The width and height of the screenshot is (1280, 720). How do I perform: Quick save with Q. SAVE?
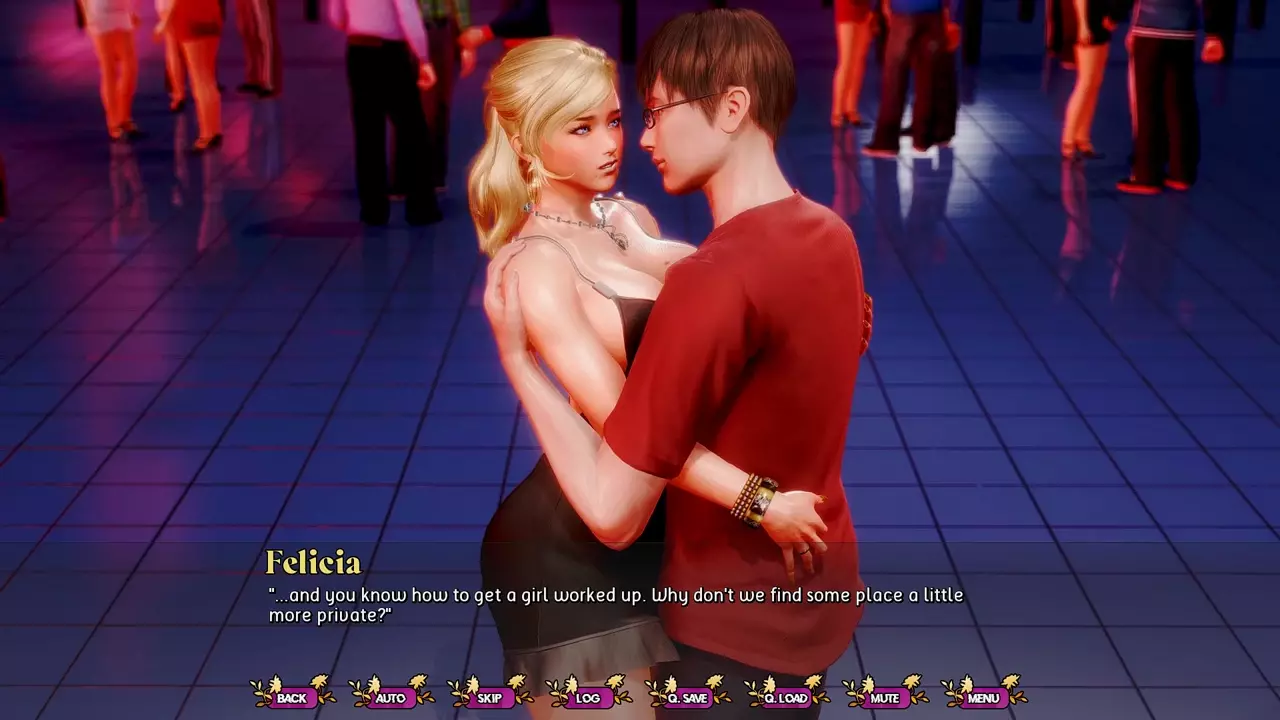click(x=687, y=697)
